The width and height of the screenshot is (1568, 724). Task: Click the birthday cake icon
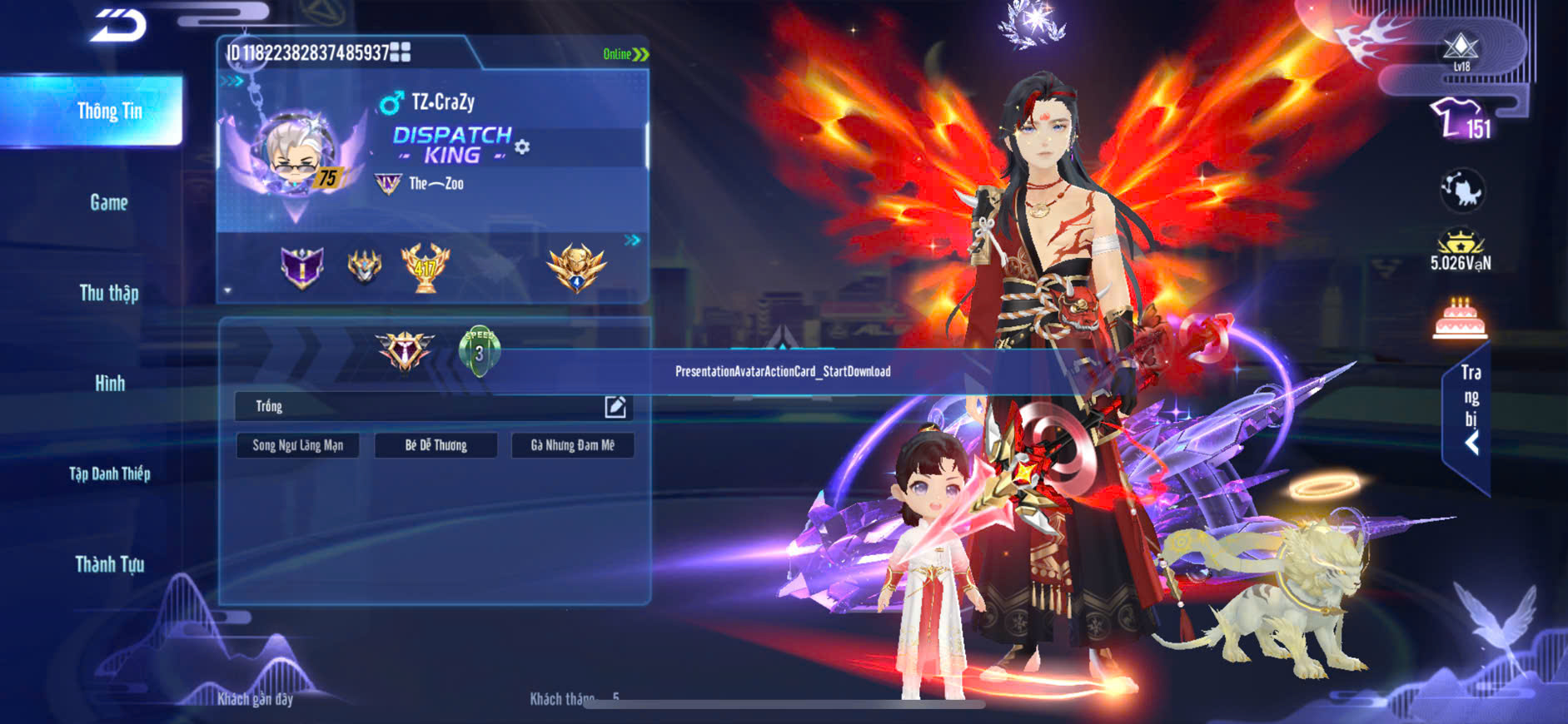click(x=1461, y=319)
